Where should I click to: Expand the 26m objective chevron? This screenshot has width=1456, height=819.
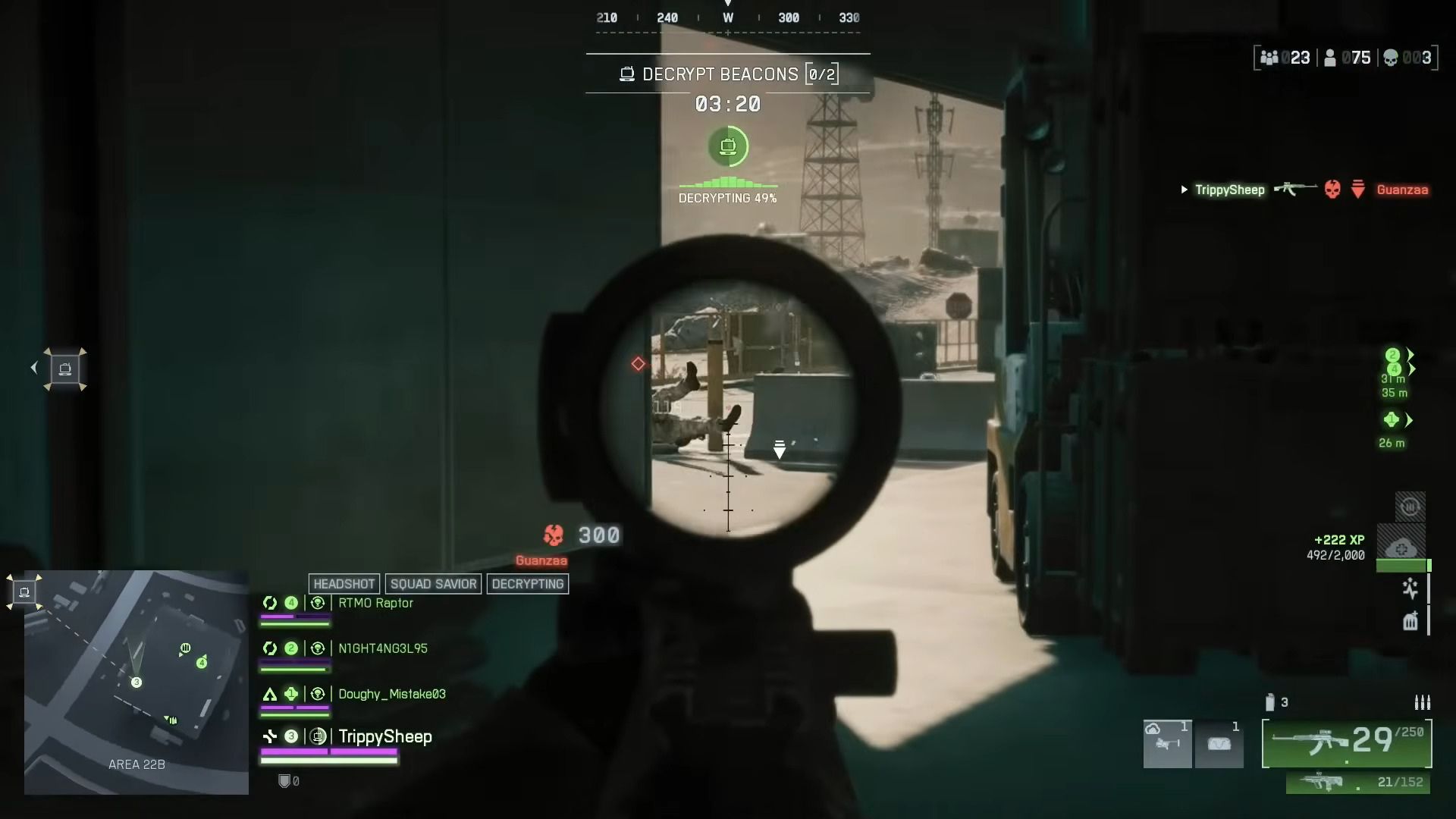1409,419
